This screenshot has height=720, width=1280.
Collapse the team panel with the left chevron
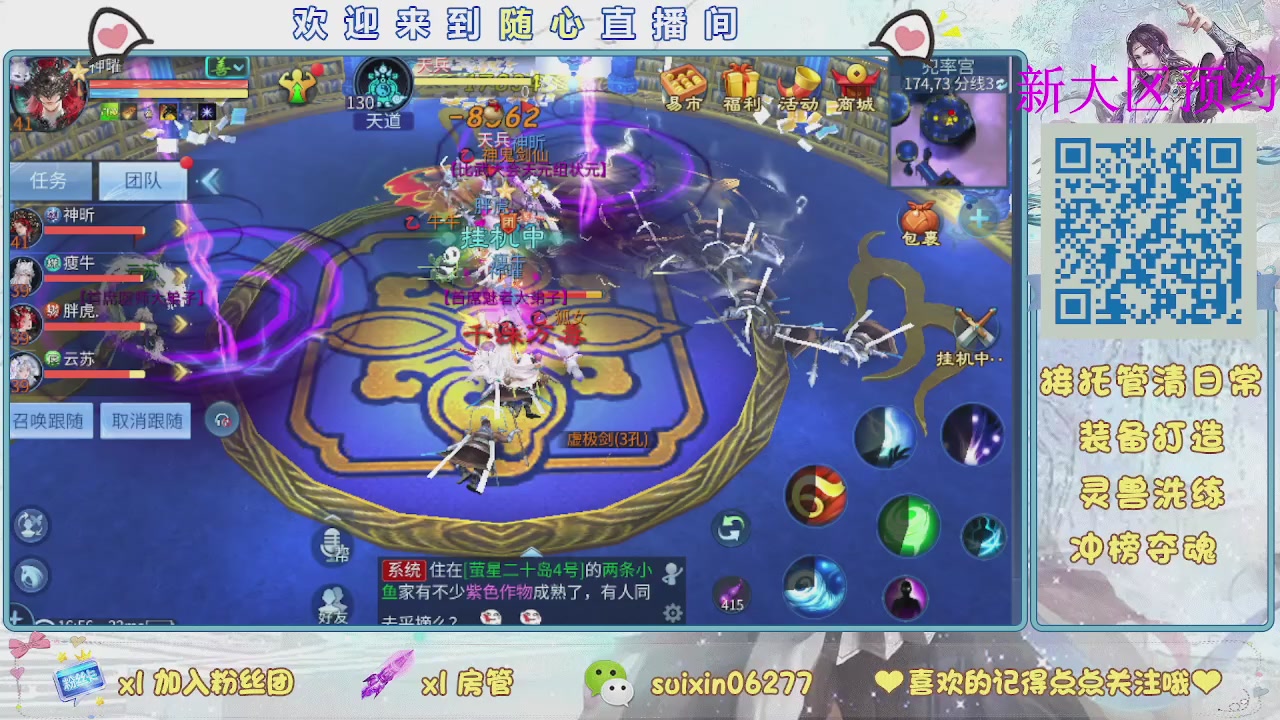(x=209, y=180)
